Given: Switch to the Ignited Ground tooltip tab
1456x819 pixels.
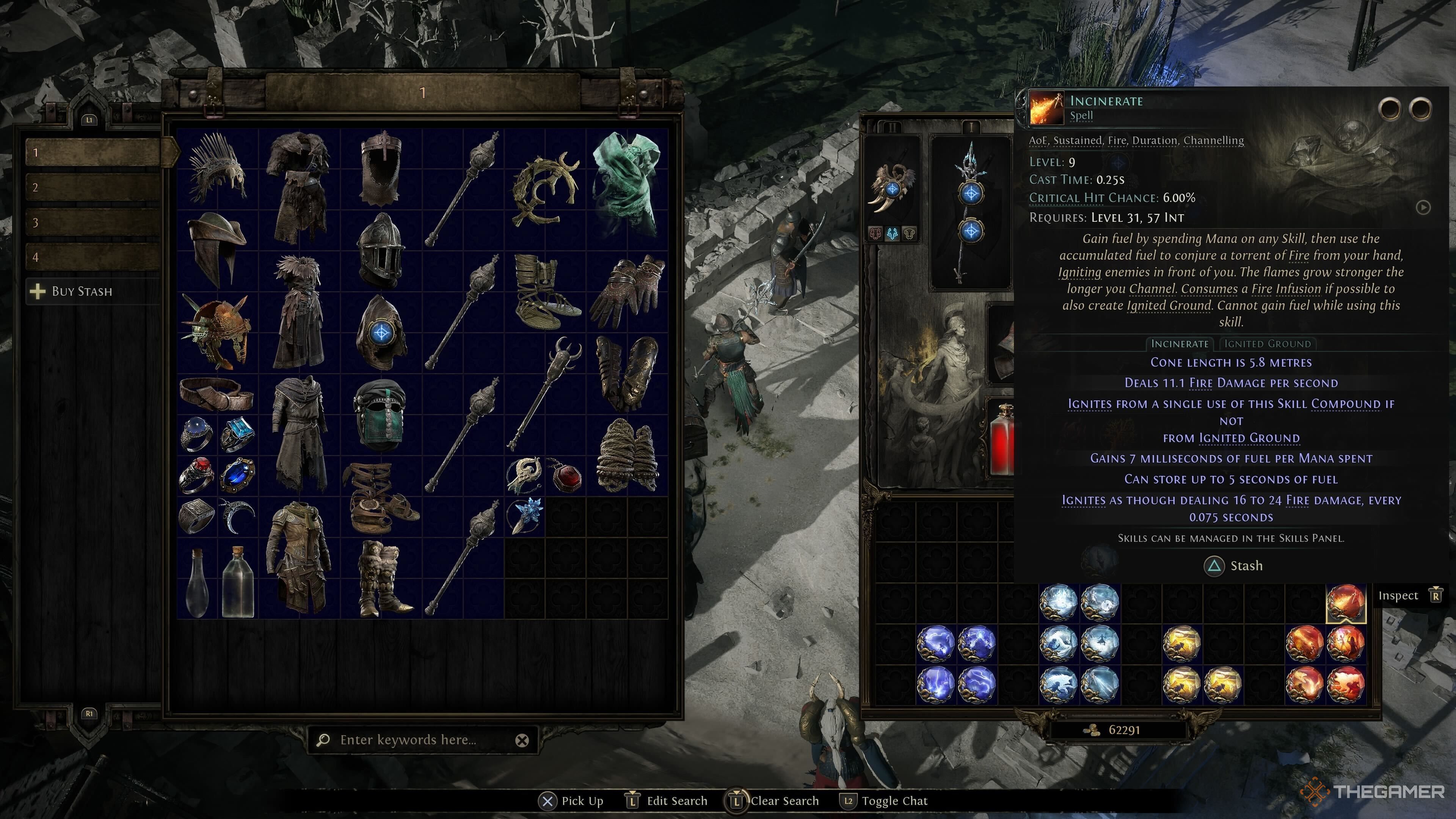Looking at the screenshot, I should click(1267, 344).
